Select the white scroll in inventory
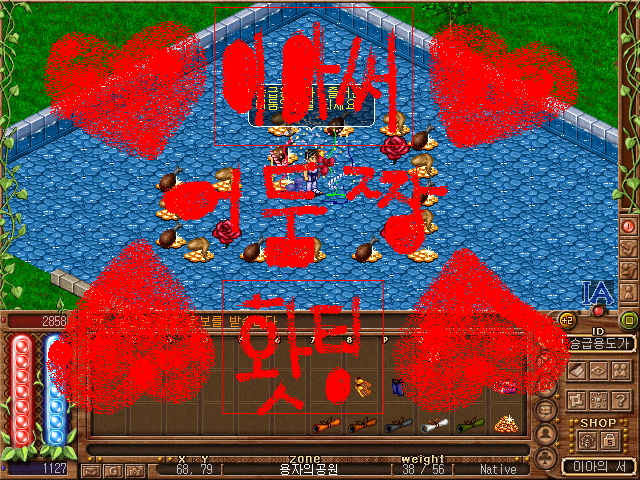This screenshot has width=640, height=480. tap(433, 425)
